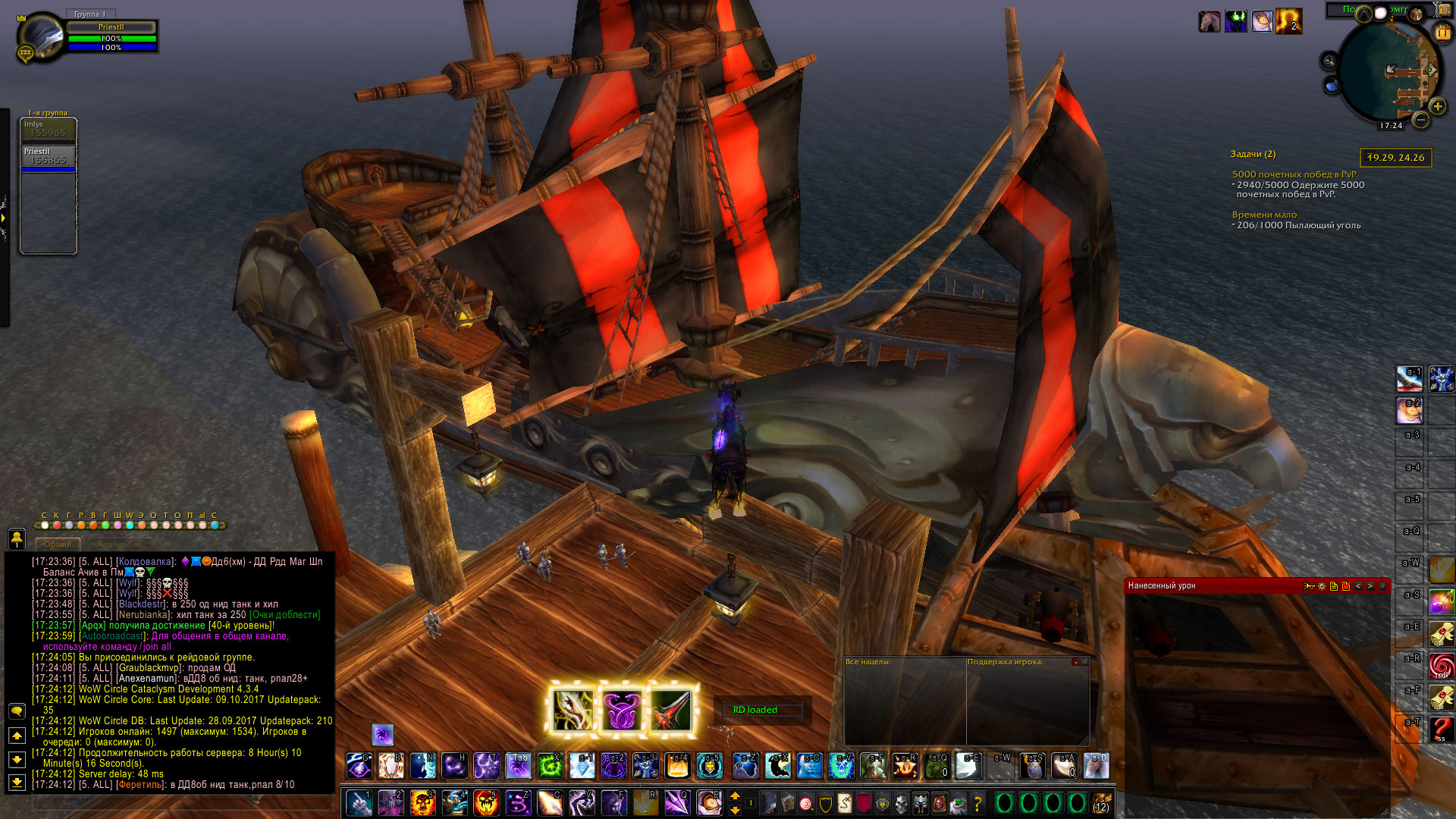Click the horse mount buff icon

click(x=1209, y=21)
